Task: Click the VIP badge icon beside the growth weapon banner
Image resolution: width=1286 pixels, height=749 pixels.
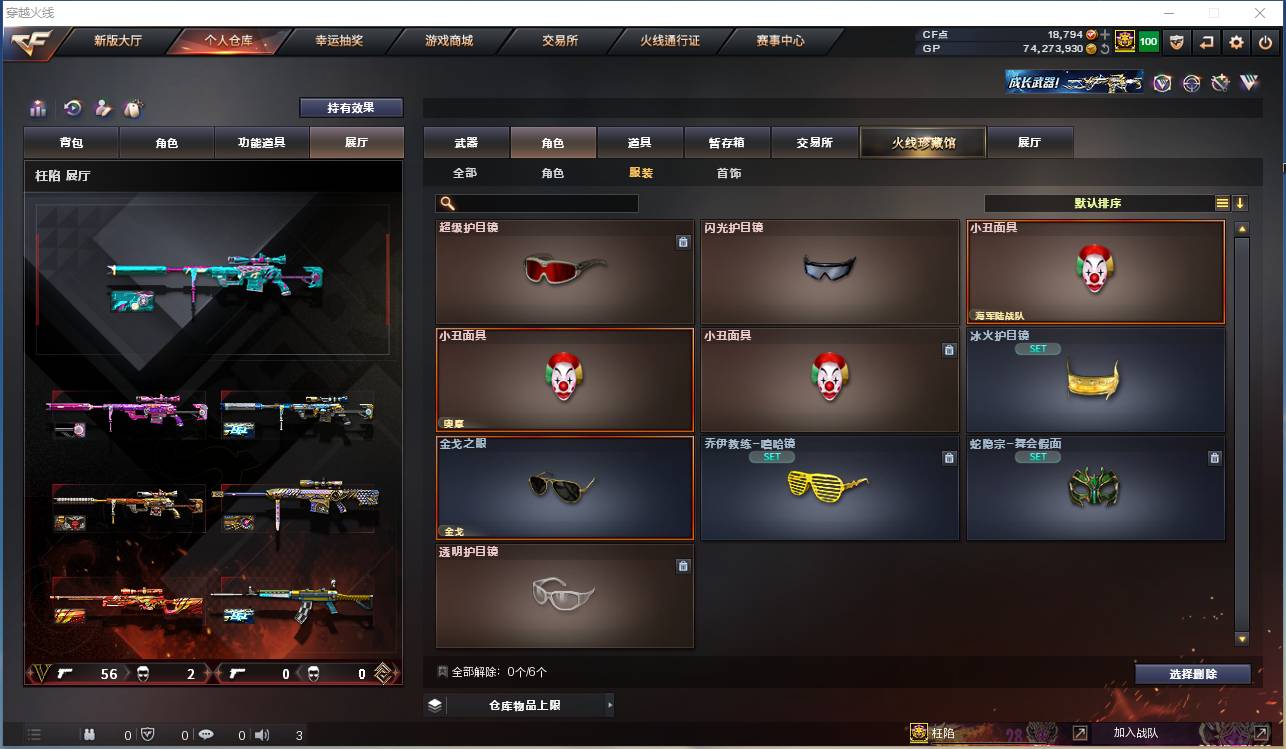Action: 1162,83
